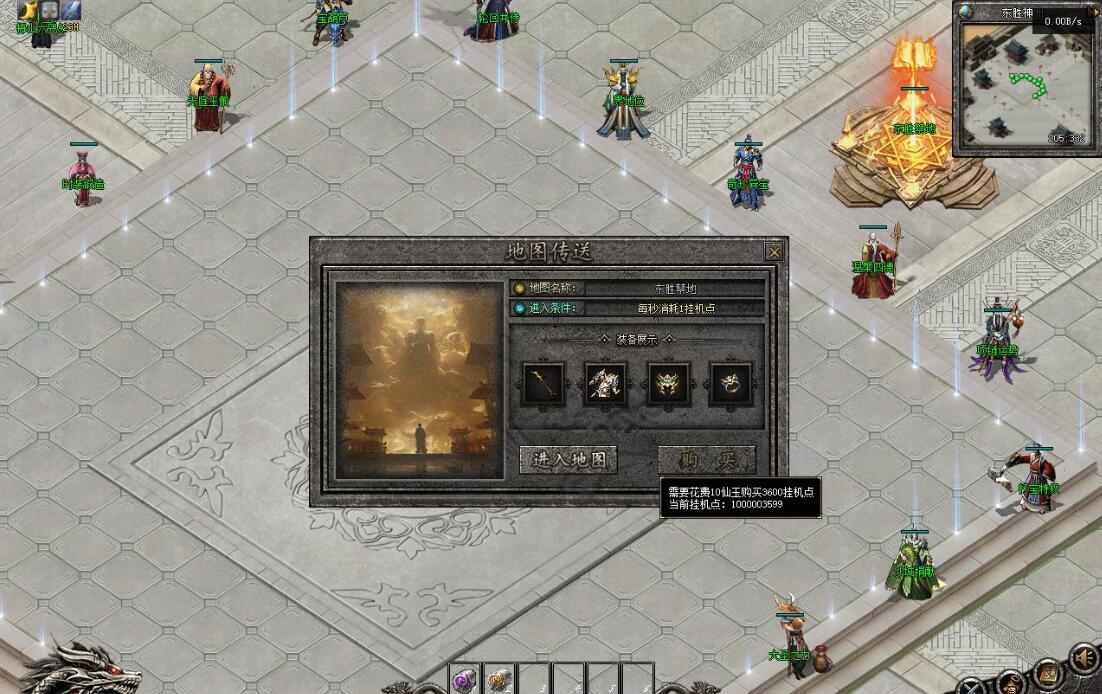Click the crossed swords icon
The height and width of the screenshot is (694, 1102).
point(970,686)
